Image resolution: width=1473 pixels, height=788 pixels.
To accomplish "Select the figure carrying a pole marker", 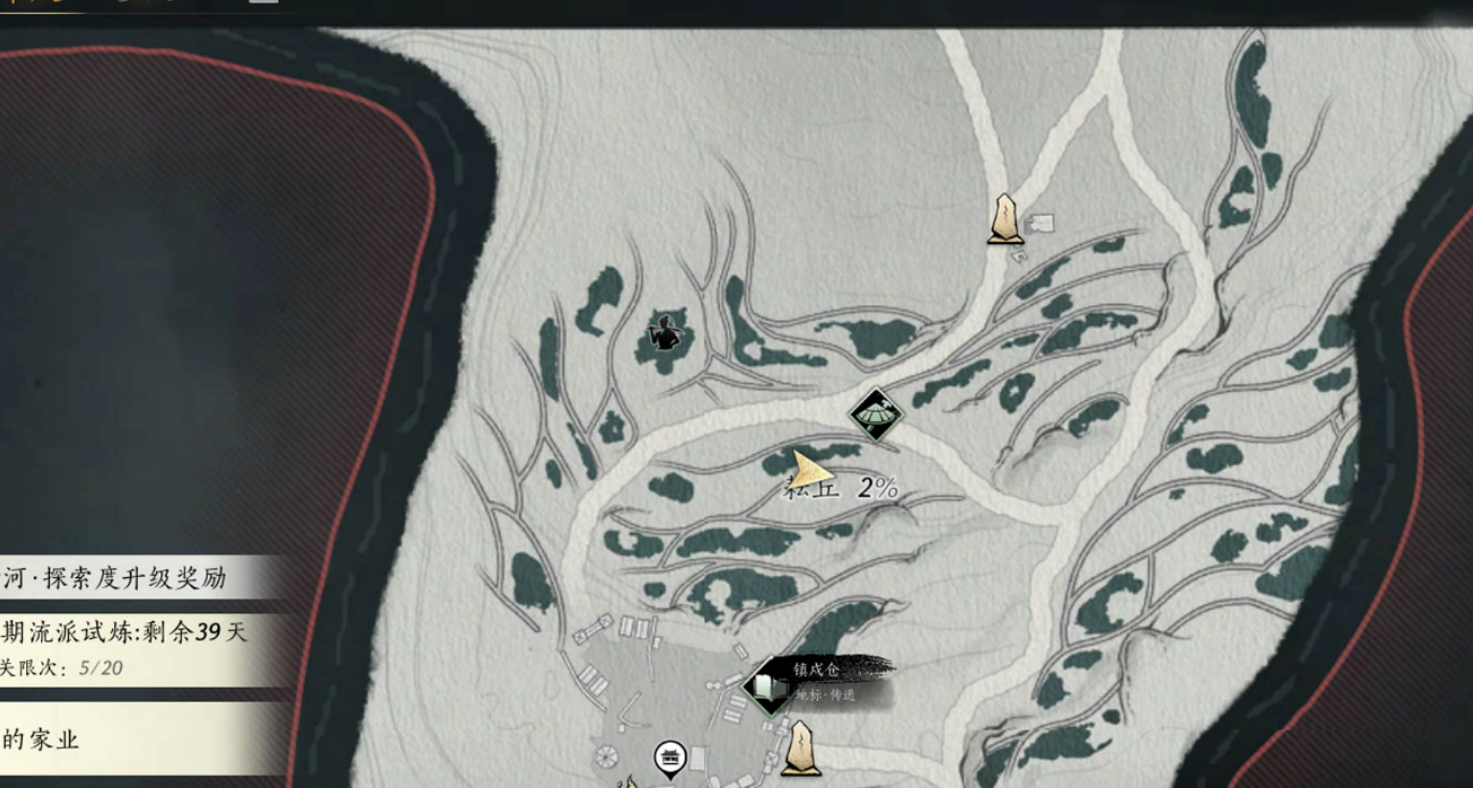I will [663, 335].
